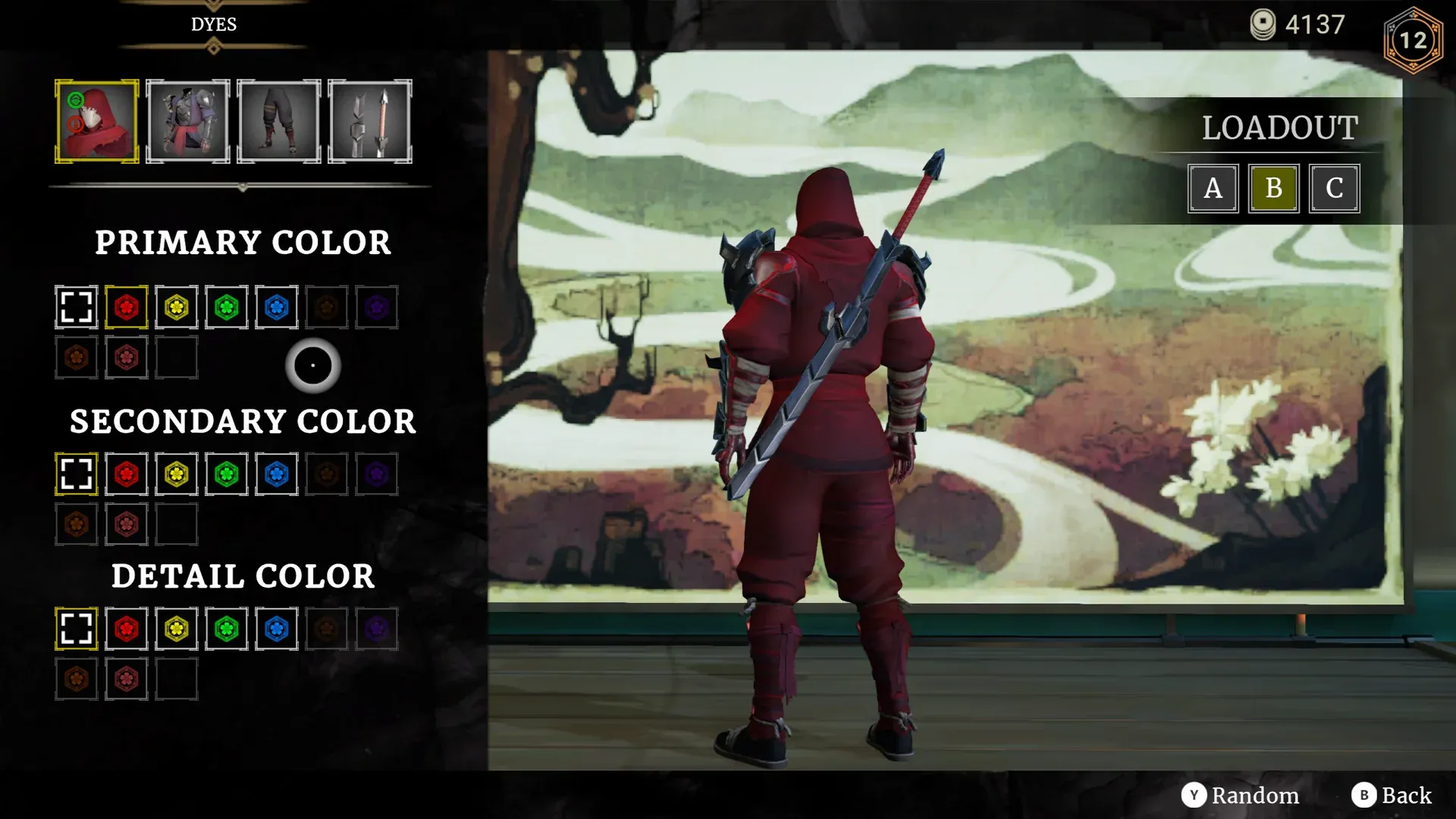Select the leg armor gear slot
Image resolution: width=1456 pixels, height=819 pixels.
tap(278, 121)
